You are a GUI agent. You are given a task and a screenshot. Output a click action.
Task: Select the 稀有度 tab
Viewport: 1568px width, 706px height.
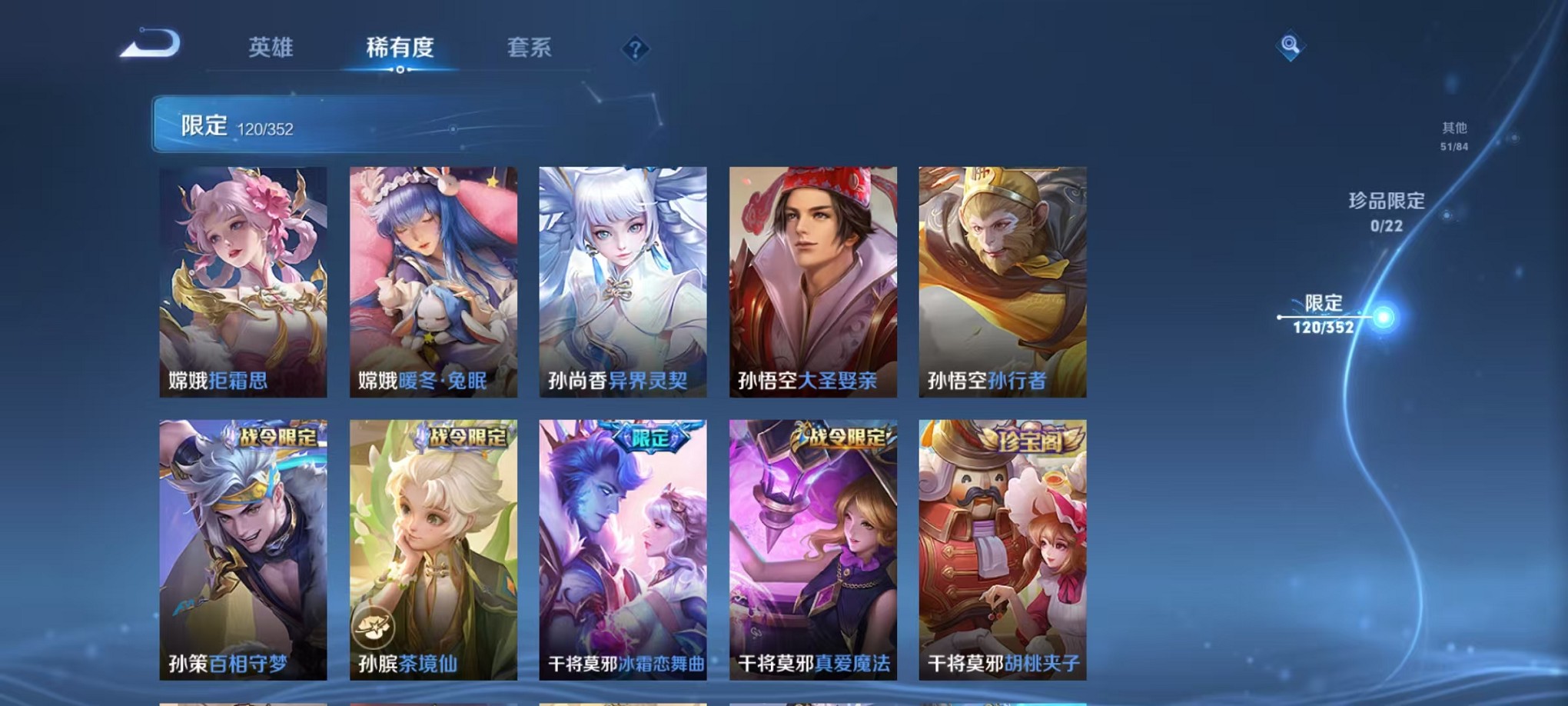pos(399,46)
